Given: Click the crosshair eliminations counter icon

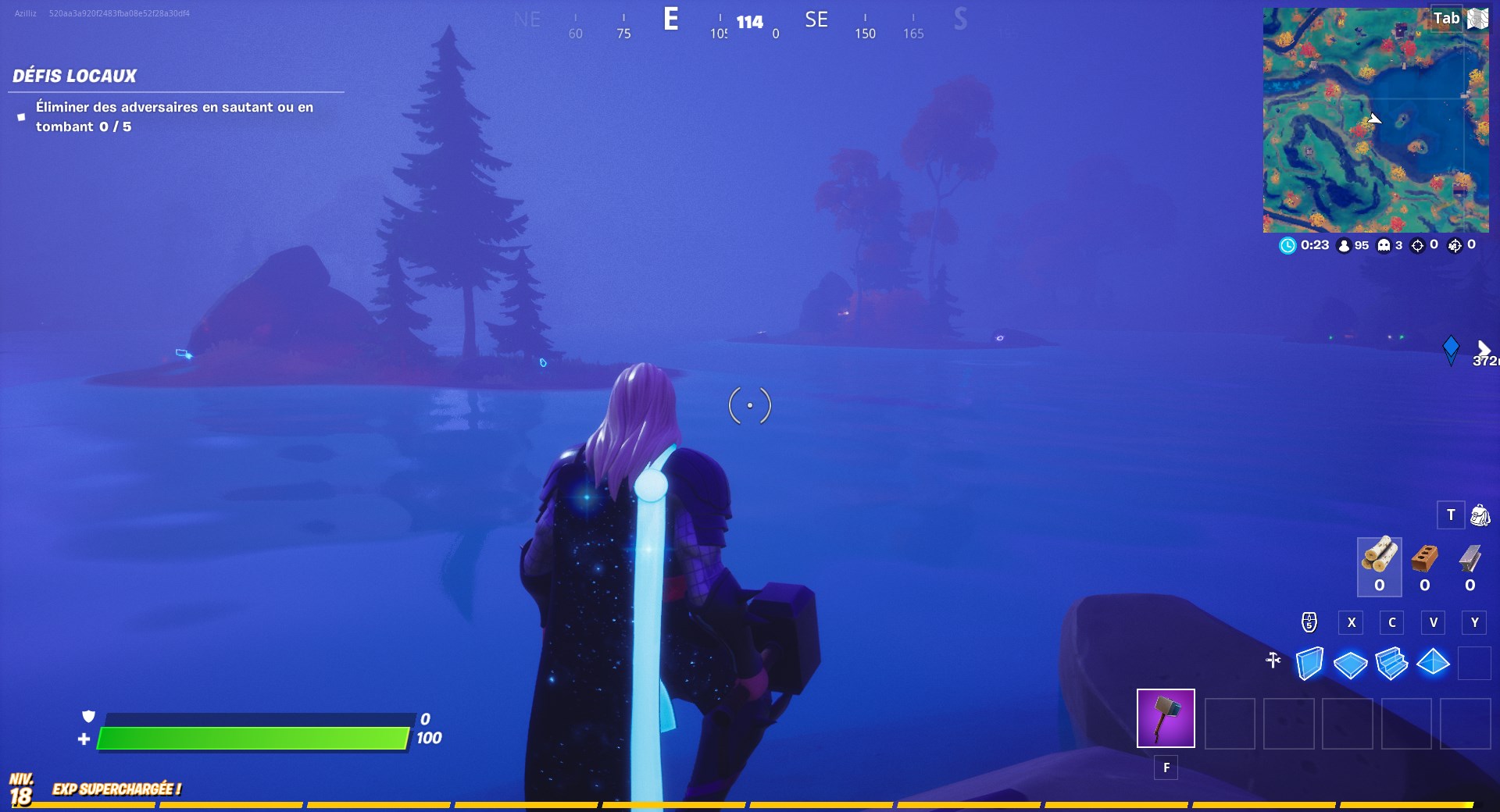Looking at the screenshot, I should (1418, 244).
